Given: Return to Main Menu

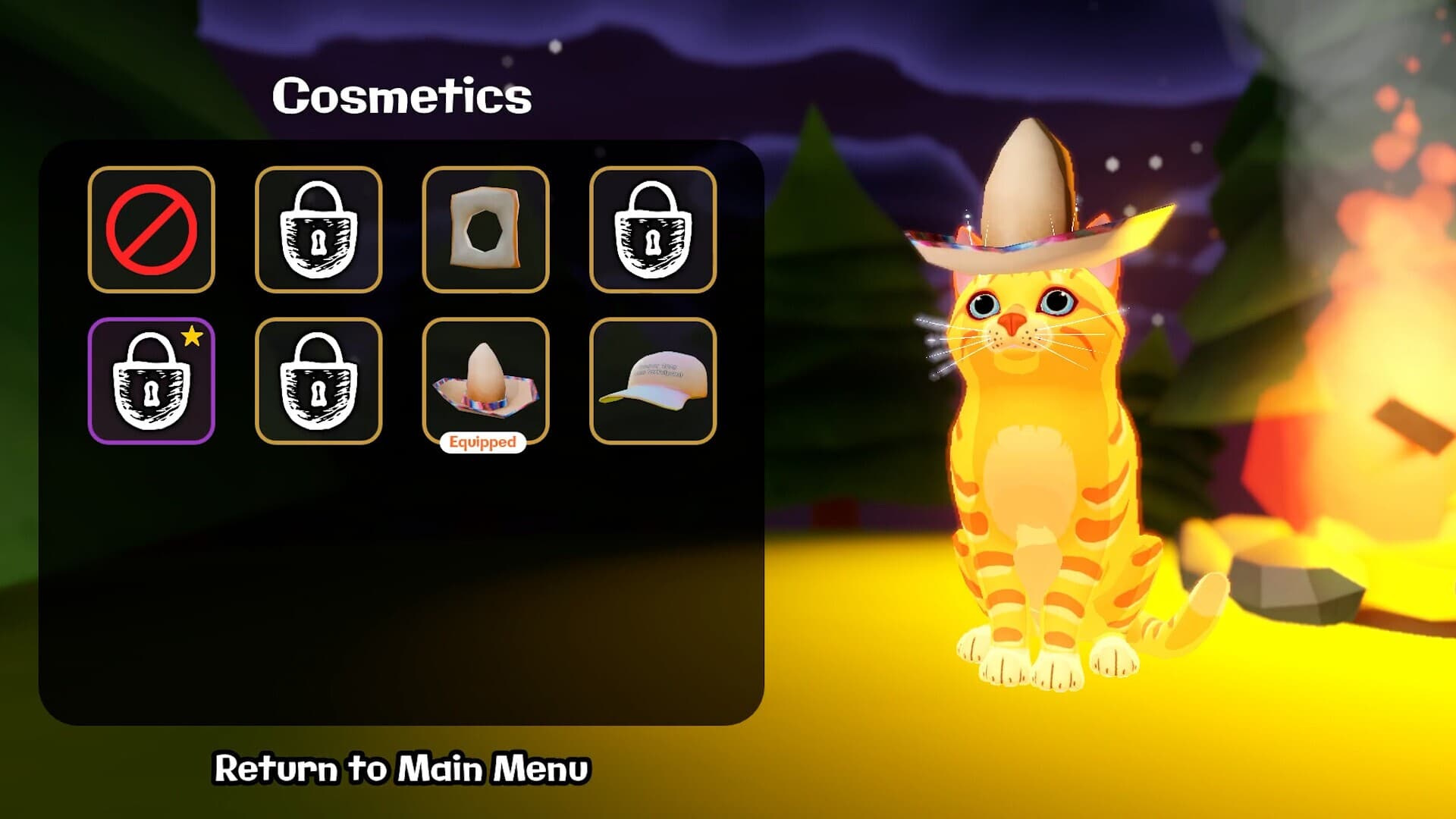Looking at the screenshot, I should tap(401, 768).
